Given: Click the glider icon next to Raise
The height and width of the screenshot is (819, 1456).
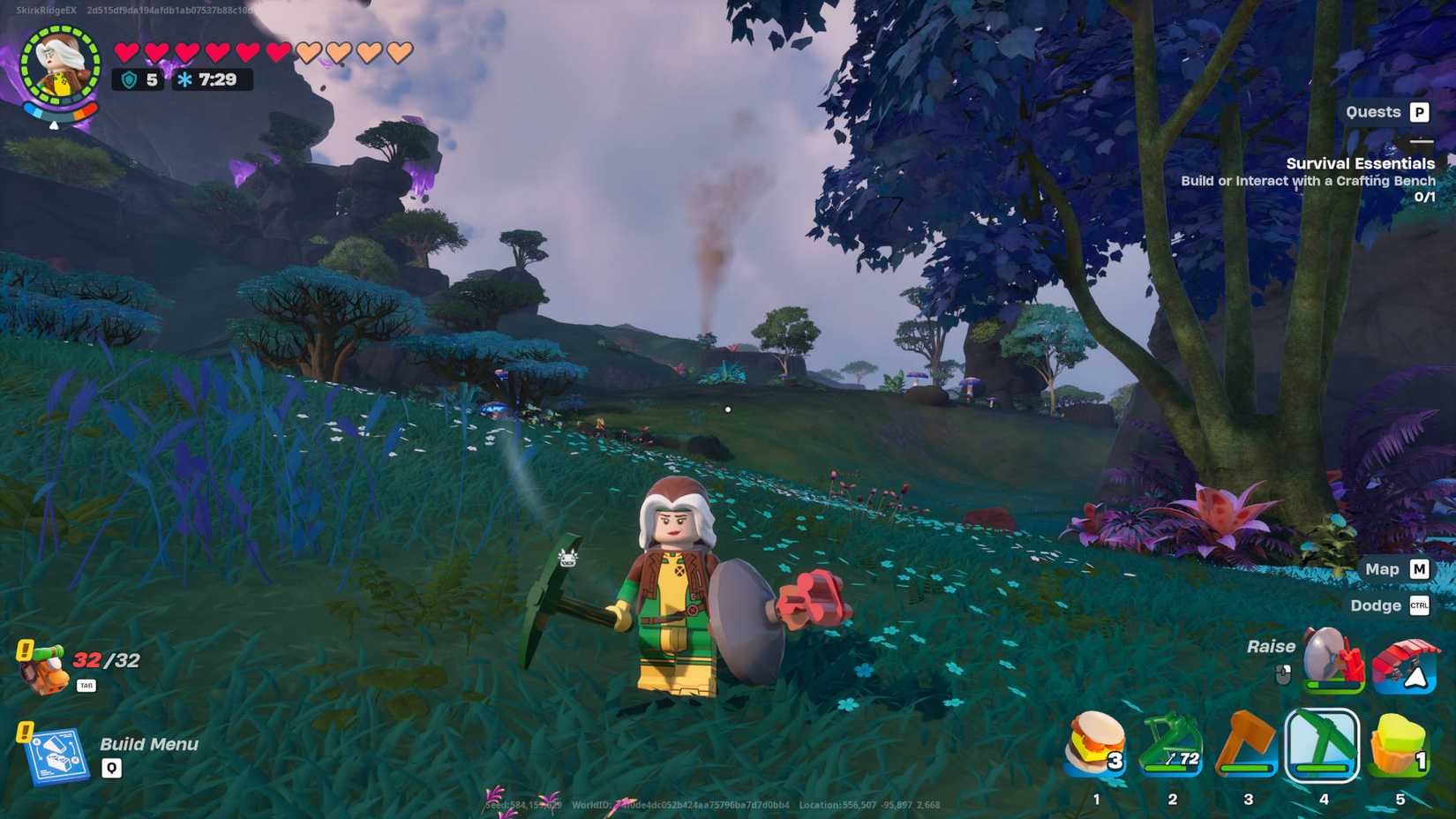Looking at the screenshot, I should point(1405,669).
